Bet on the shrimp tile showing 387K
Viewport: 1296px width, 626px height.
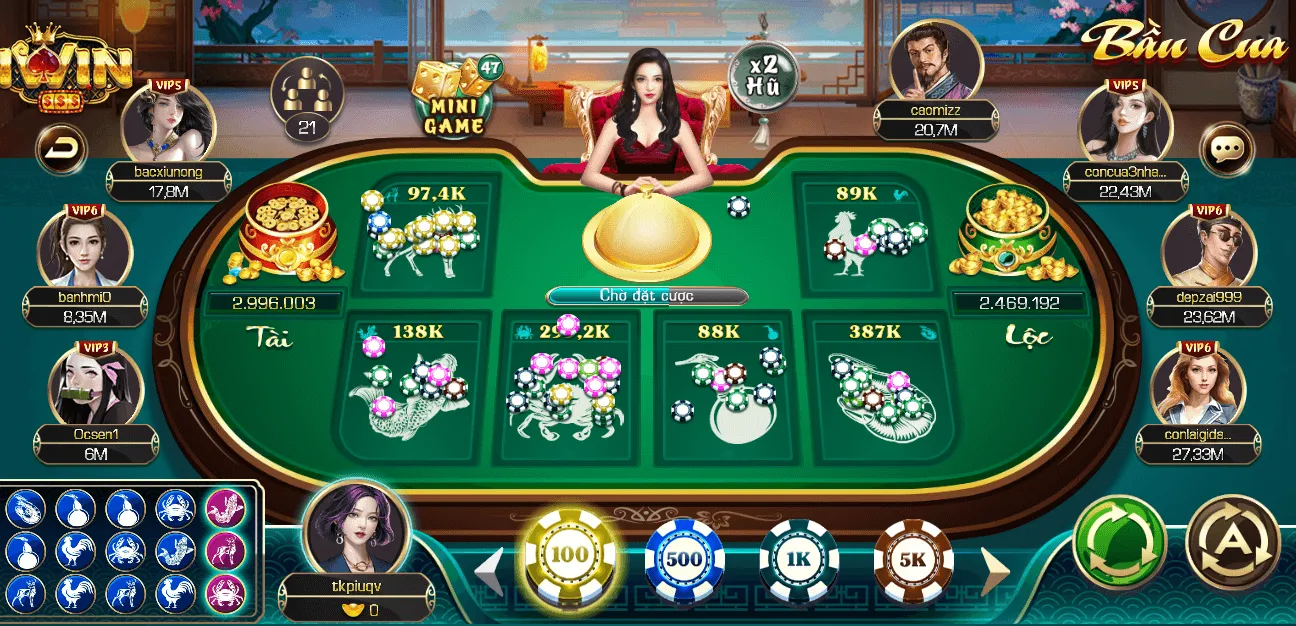878,385
